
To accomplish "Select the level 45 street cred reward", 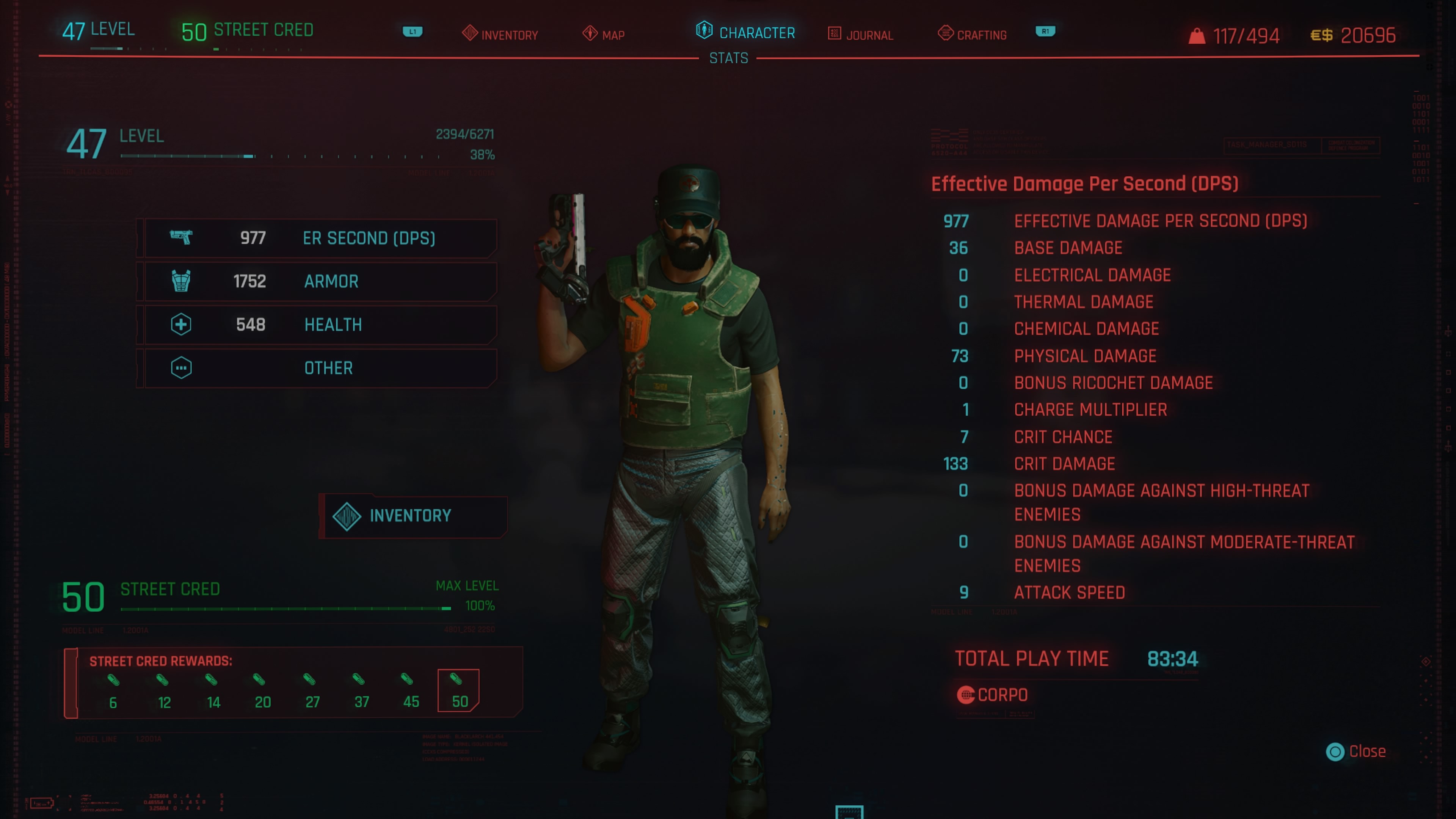I will [410, 691].
